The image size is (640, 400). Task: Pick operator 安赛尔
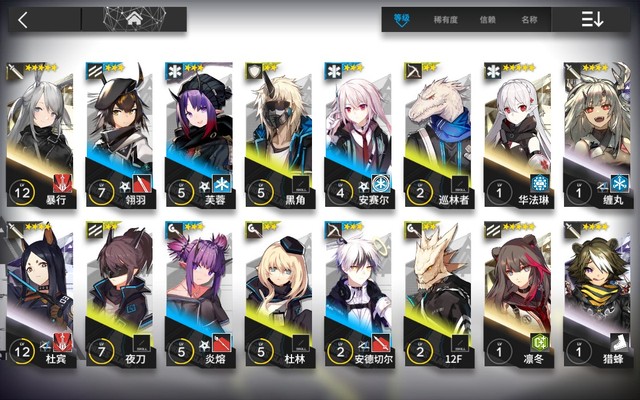pos(358,130)
